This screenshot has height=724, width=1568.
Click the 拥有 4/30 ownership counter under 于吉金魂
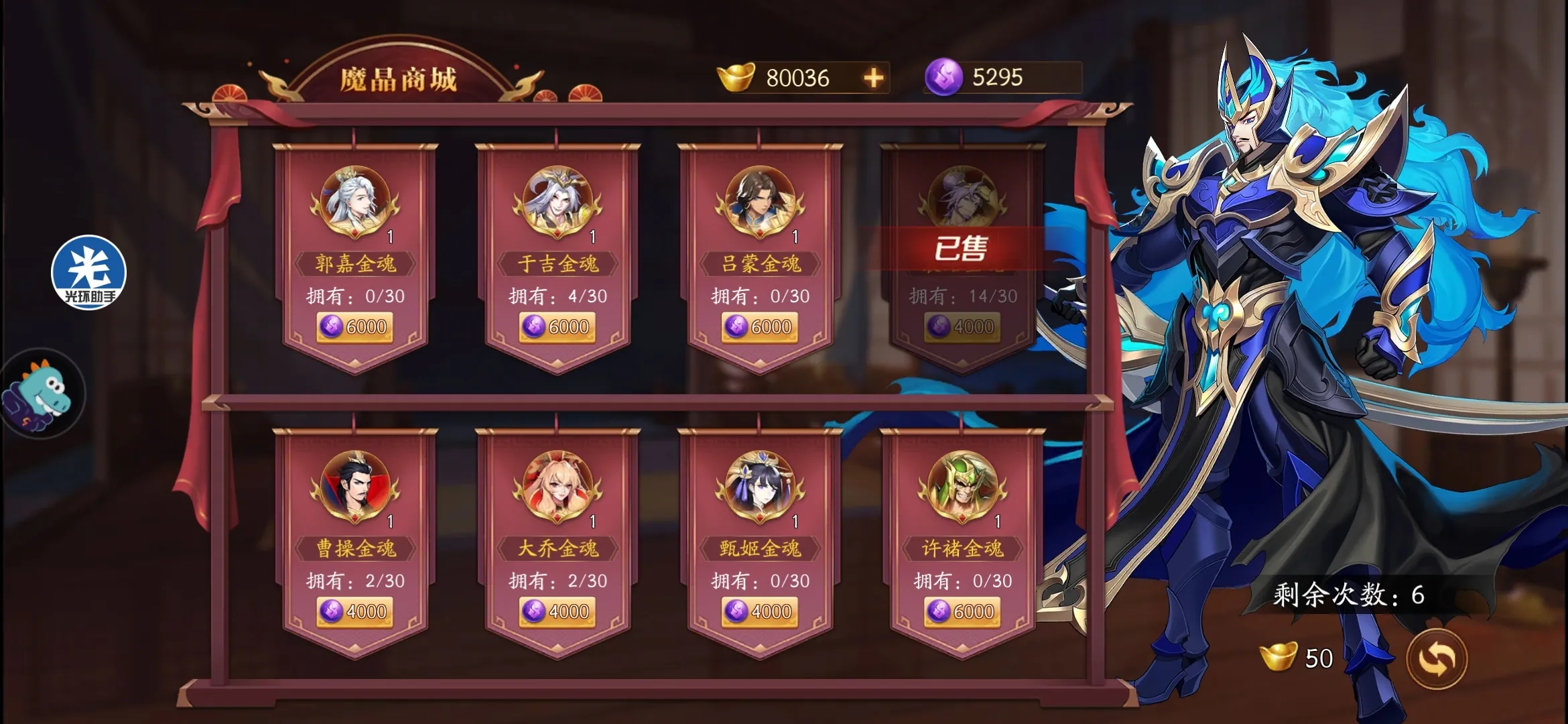pos(556,294)
